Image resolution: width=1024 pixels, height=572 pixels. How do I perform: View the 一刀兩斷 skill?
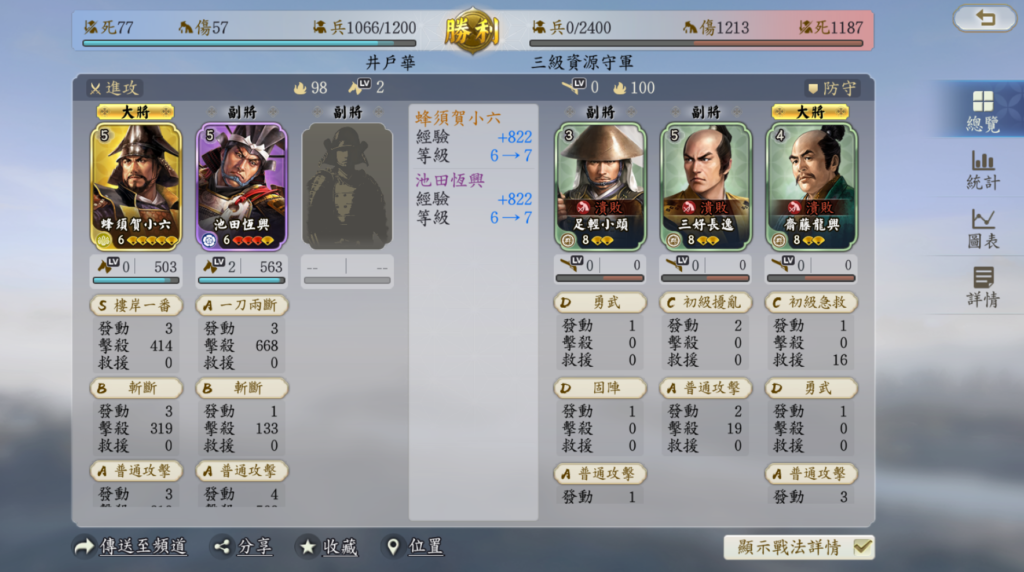(242, 304)
